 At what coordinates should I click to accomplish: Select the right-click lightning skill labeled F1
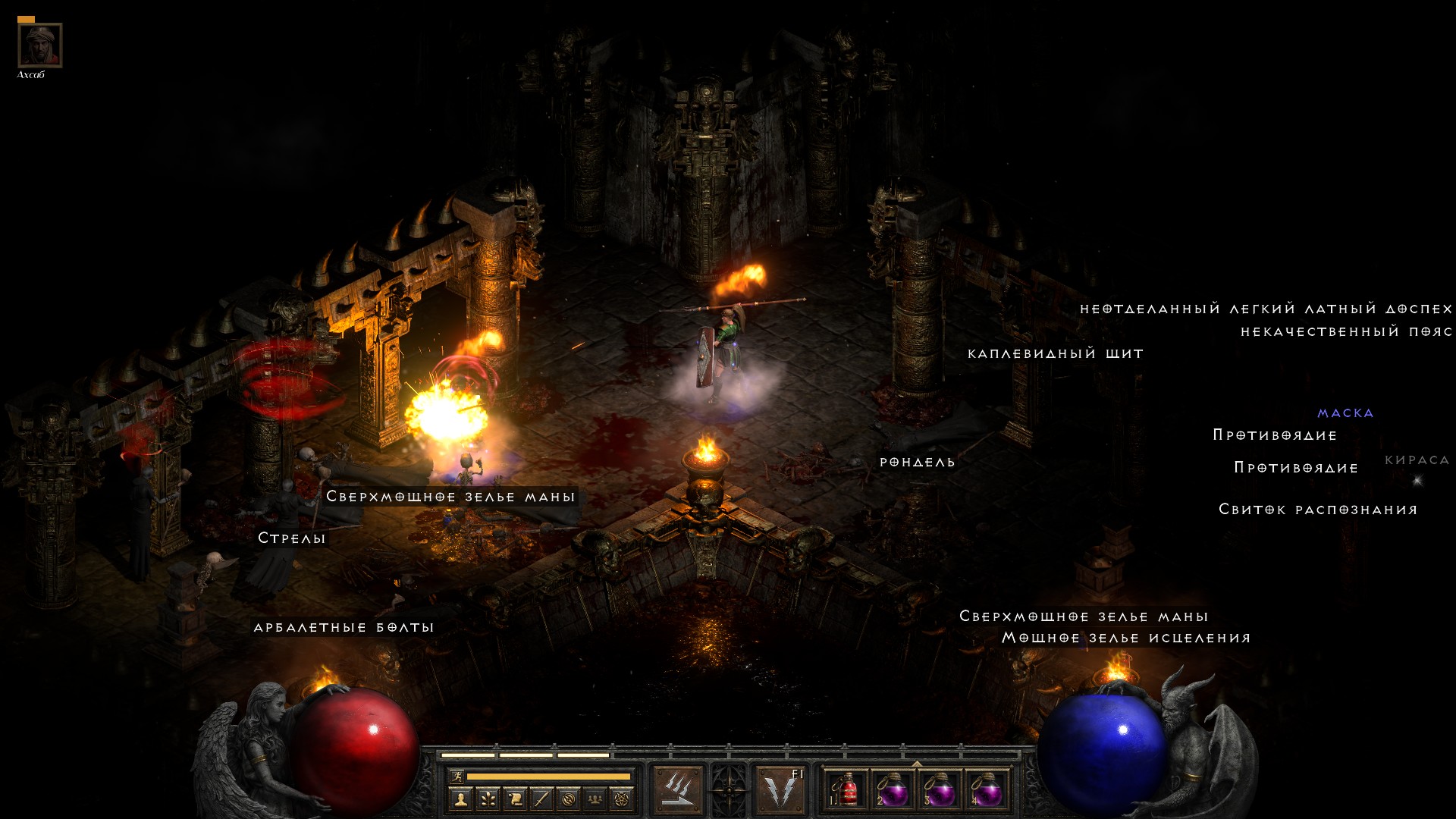[781, 790]
